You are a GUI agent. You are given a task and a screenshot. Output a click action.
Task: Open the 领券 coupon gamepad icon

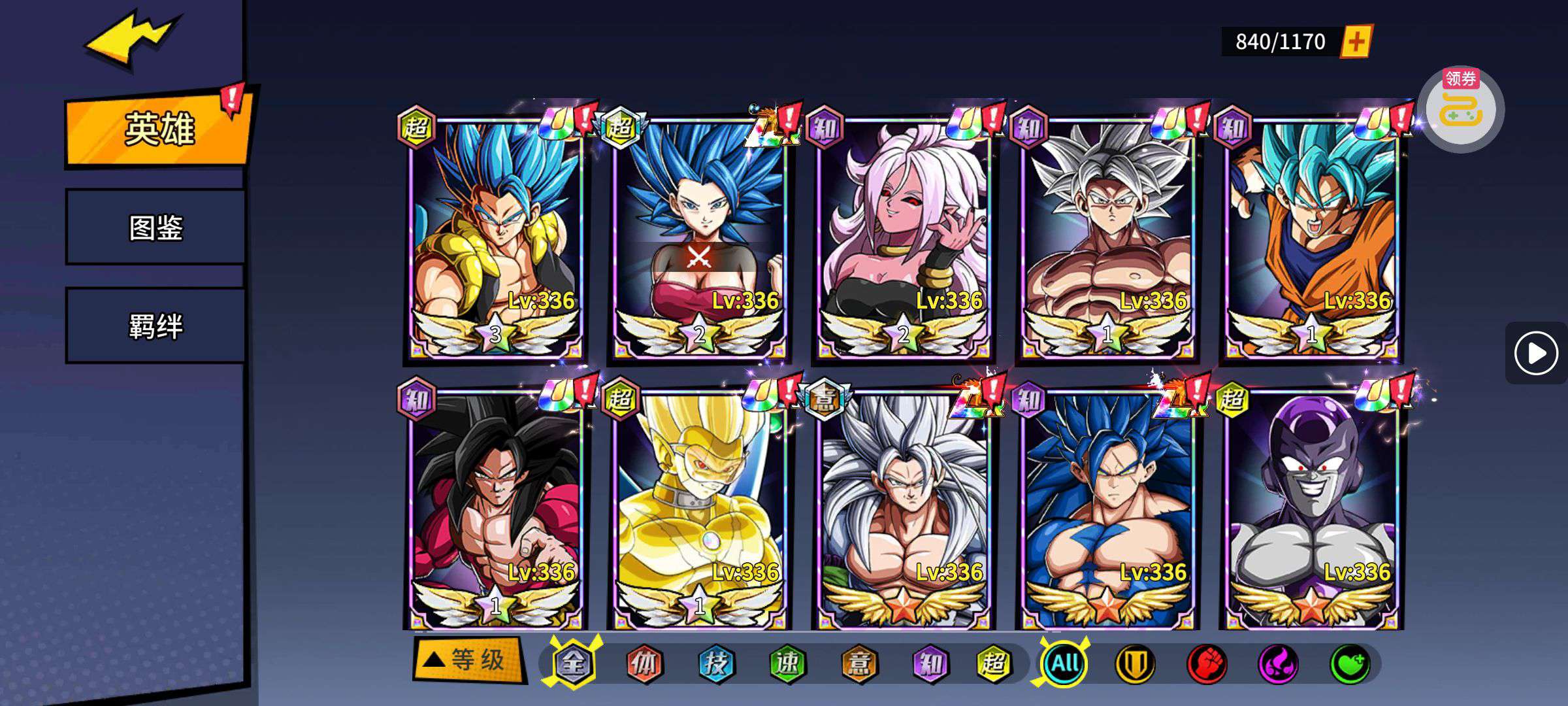point(1461,110)
